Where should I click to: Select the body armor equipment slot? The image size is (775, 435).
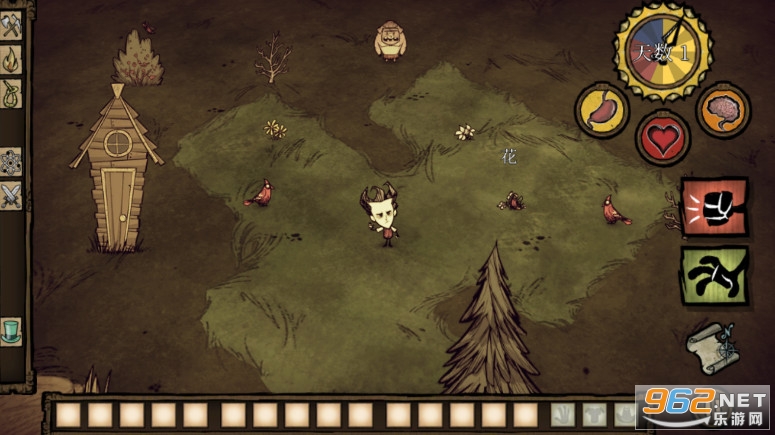(594, 414)
